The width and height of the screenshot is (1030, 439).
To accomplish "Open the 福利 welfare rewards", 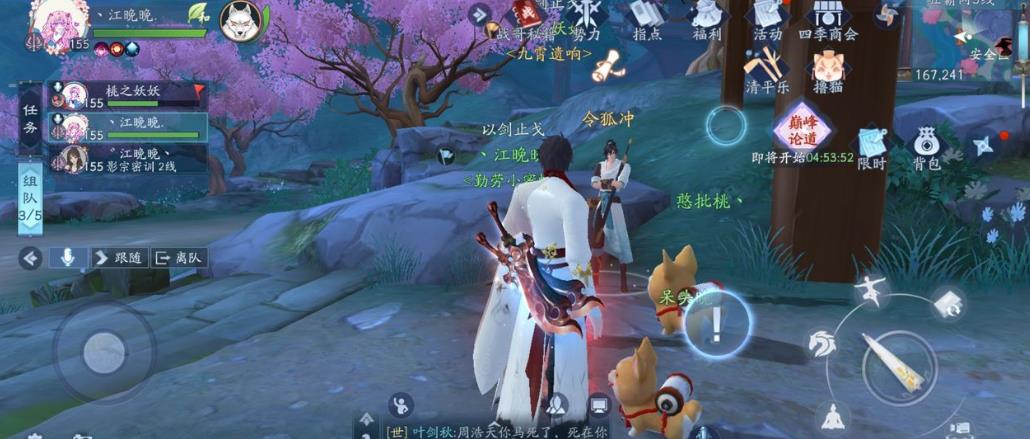I will tap(707, 18).
